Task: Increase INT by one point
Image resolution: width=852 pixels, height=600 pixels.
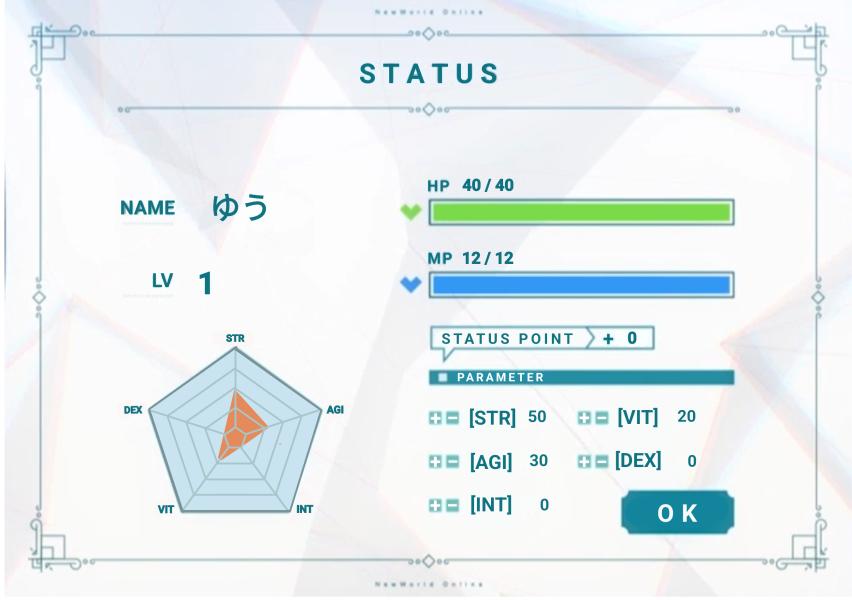Action: point(436,506)
